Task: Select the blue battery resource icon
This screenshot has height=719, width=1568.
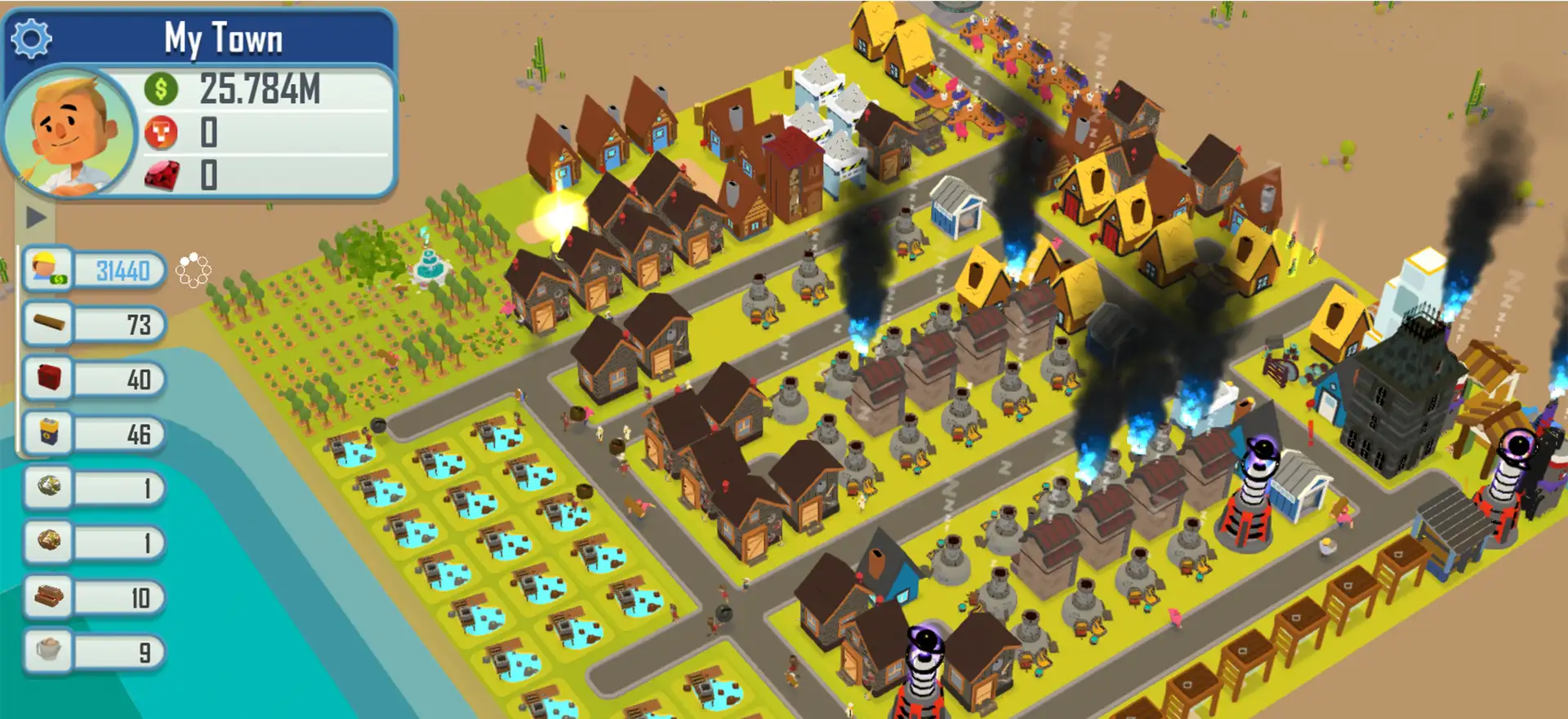Action: pos(48,433)
